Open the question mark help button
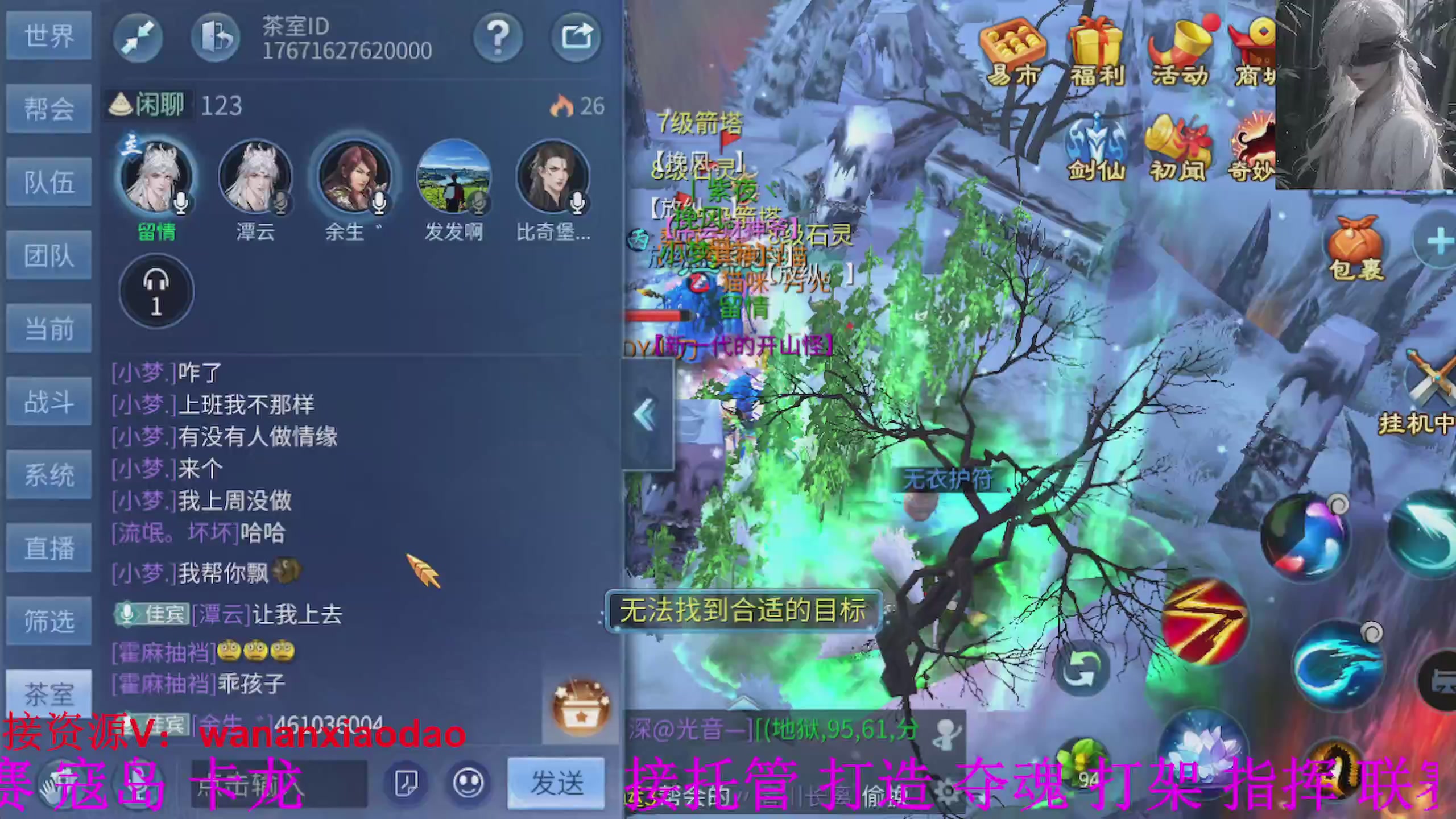Screen dimensions: 1456x819 tap(499, 36)
